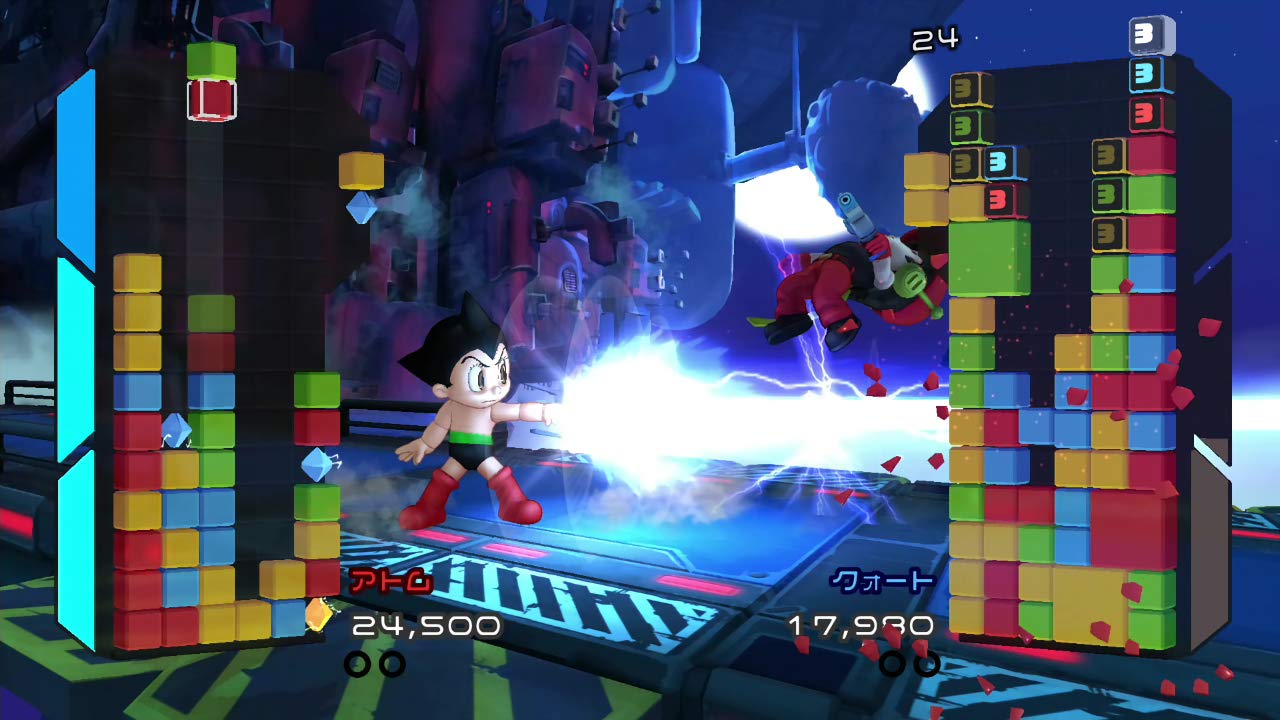Select the アトム name label
Image resolution: width=1280 pixels, height=720 pixels.
click(392, 581)
